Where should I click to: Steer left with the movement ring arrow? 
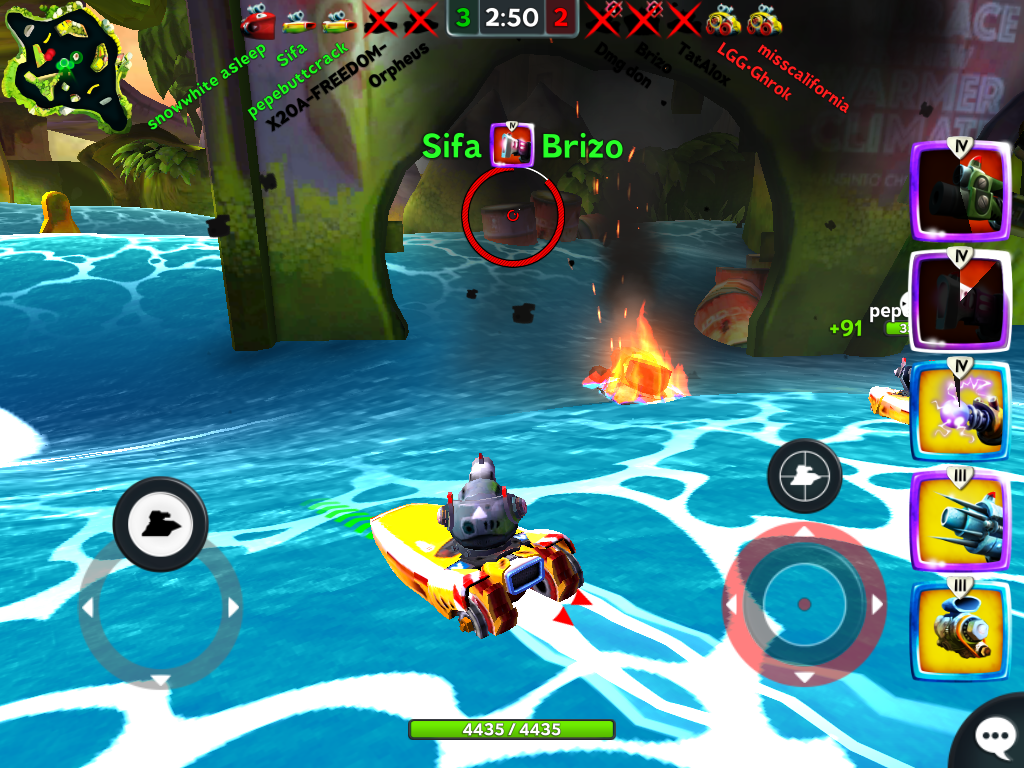pos(88,607)
